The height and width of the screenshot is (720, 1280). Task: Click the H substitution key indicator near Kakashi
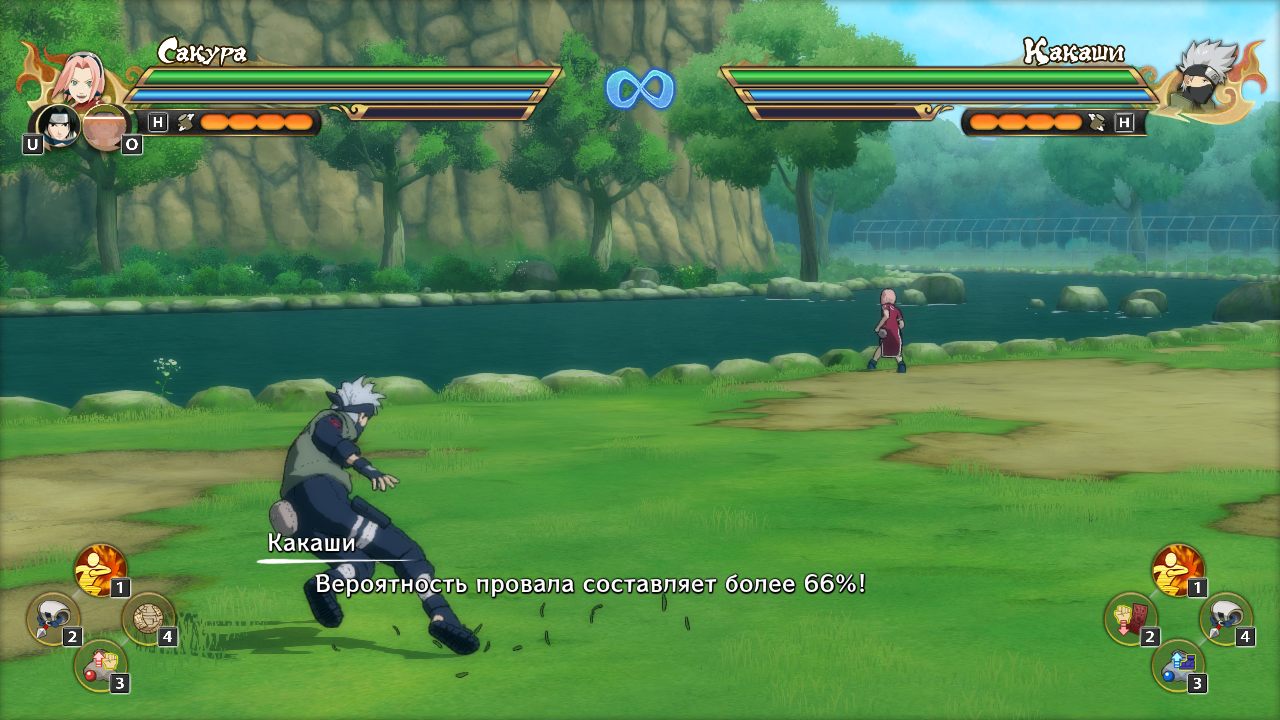[1125, 121]
